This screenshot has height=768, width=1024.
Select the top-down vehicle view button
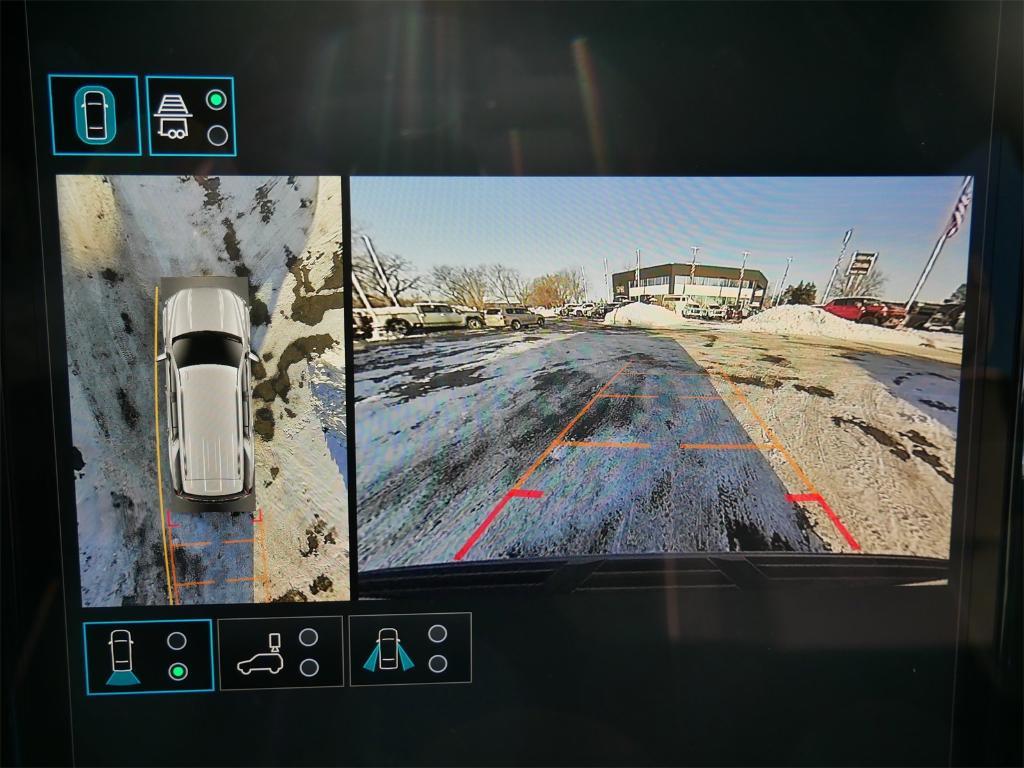point(94,115)
